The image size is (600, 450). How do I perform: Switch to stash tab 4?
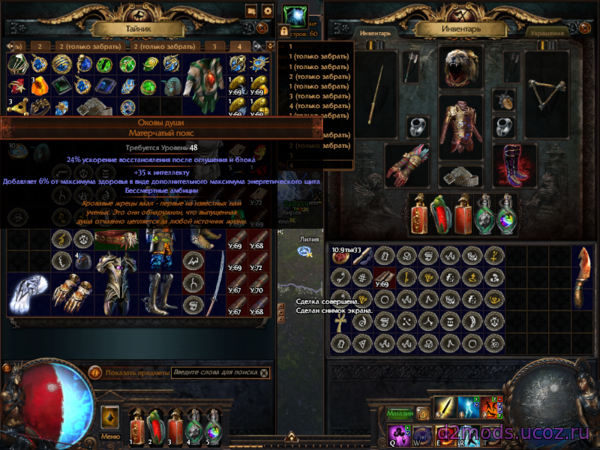(241, 46)
